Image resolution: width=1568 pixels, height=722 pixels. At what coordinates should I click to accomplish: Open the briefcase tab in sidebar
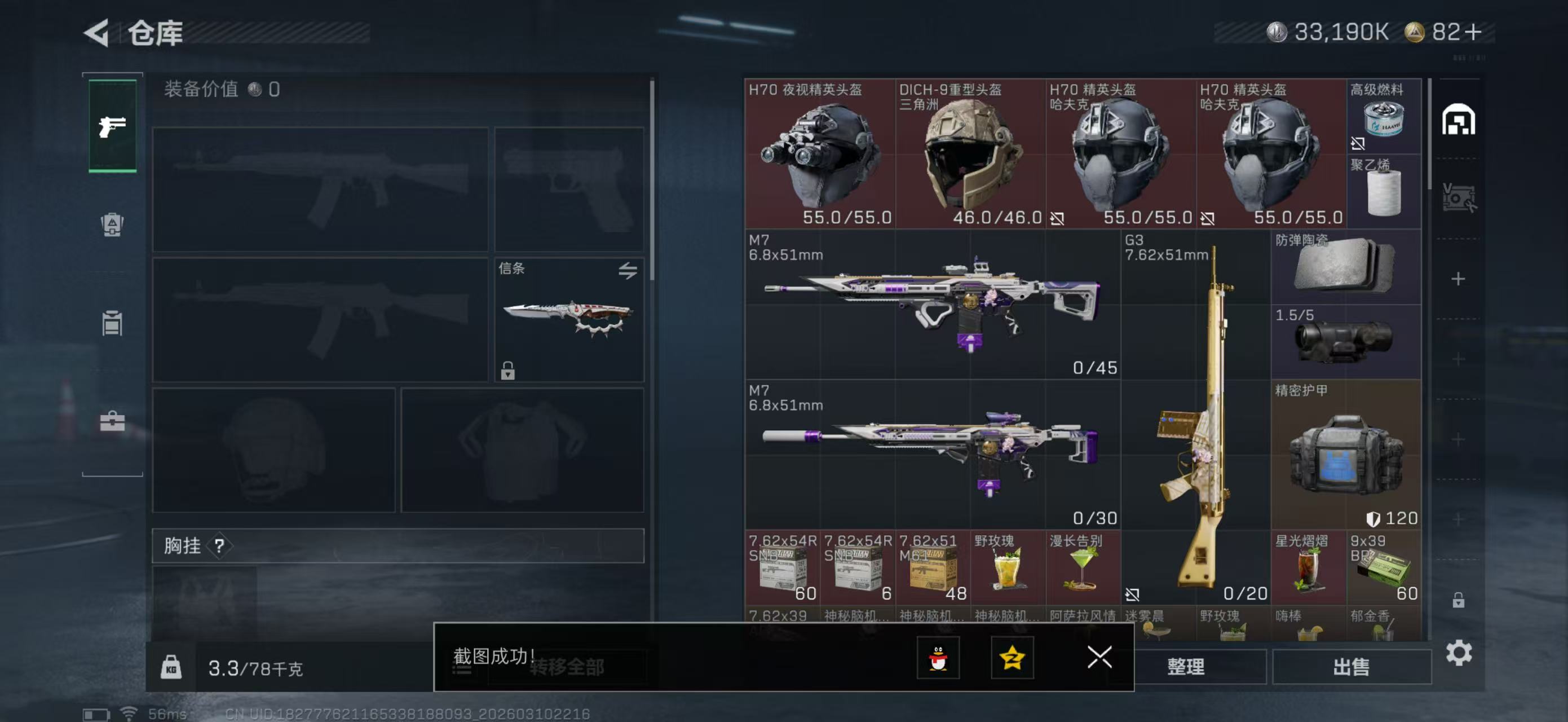pyautogui.click(x=112, y=421)
